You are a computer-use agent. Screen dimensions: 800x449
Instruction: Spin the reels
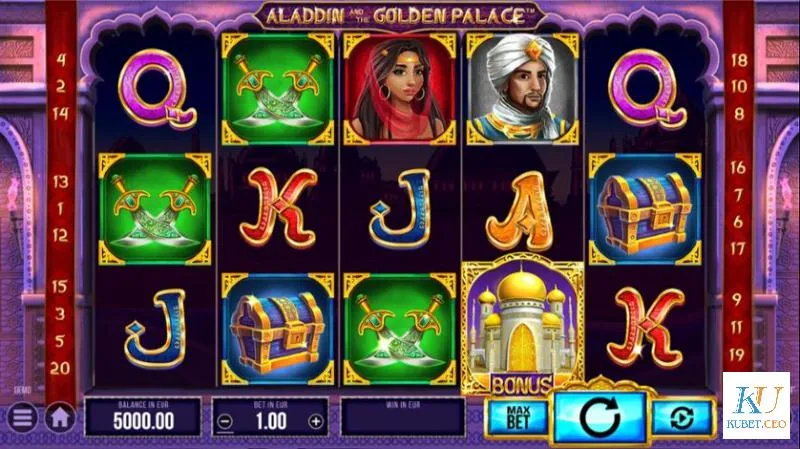tap(598, 412)
